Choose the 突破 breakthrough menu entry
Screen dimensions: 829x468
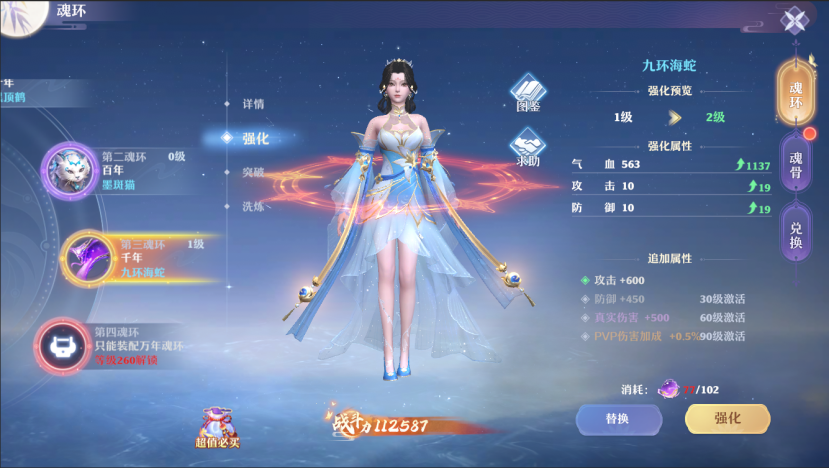click(253, 172)
